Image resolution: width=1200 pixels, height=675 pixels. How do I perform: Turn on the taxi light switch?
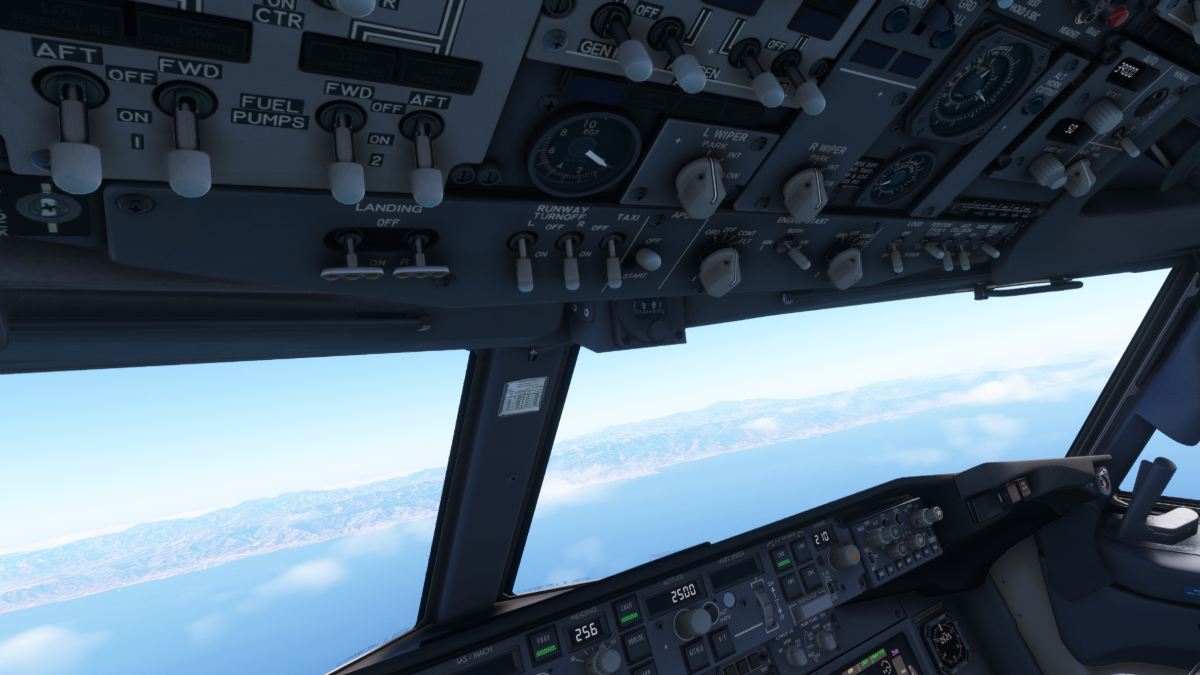pos(612,268)
